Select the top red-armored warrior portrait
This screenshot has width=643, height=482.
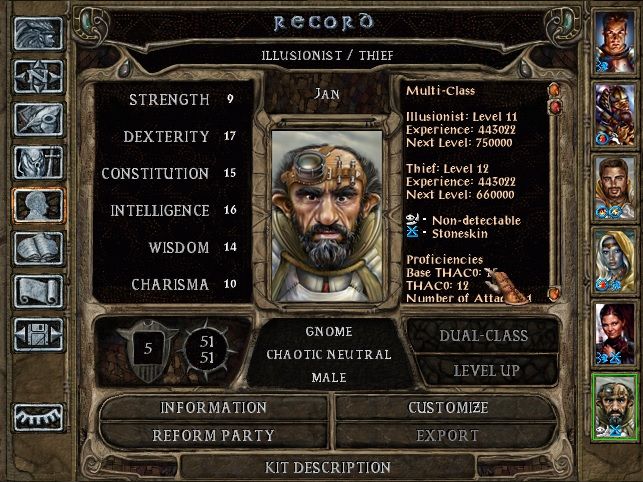pyautogui.click(x=614, y=40)
